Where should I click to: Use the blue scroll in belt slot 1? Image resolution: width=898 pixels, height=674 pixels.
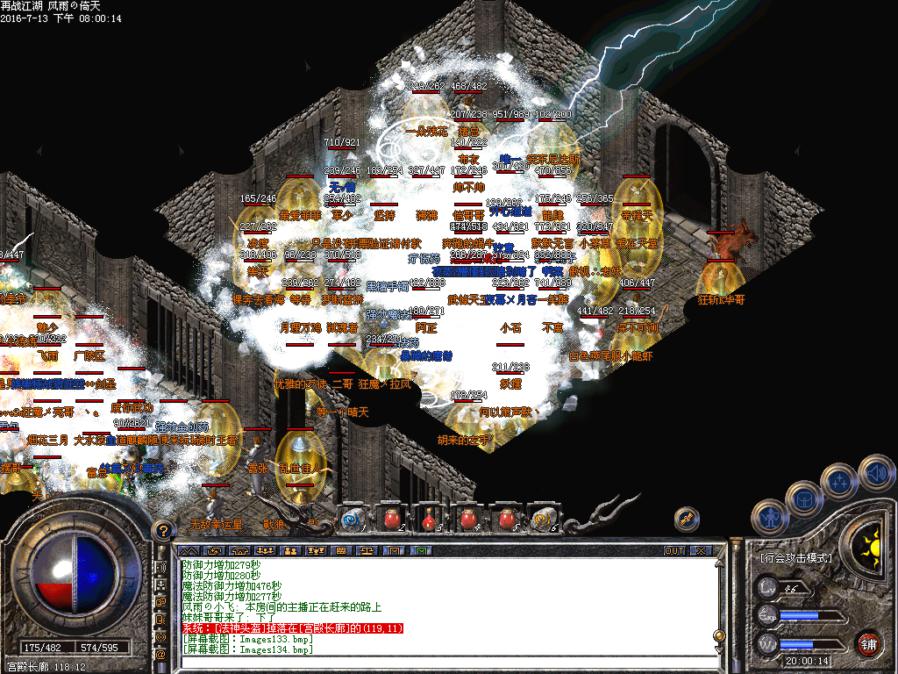point(351,518)
